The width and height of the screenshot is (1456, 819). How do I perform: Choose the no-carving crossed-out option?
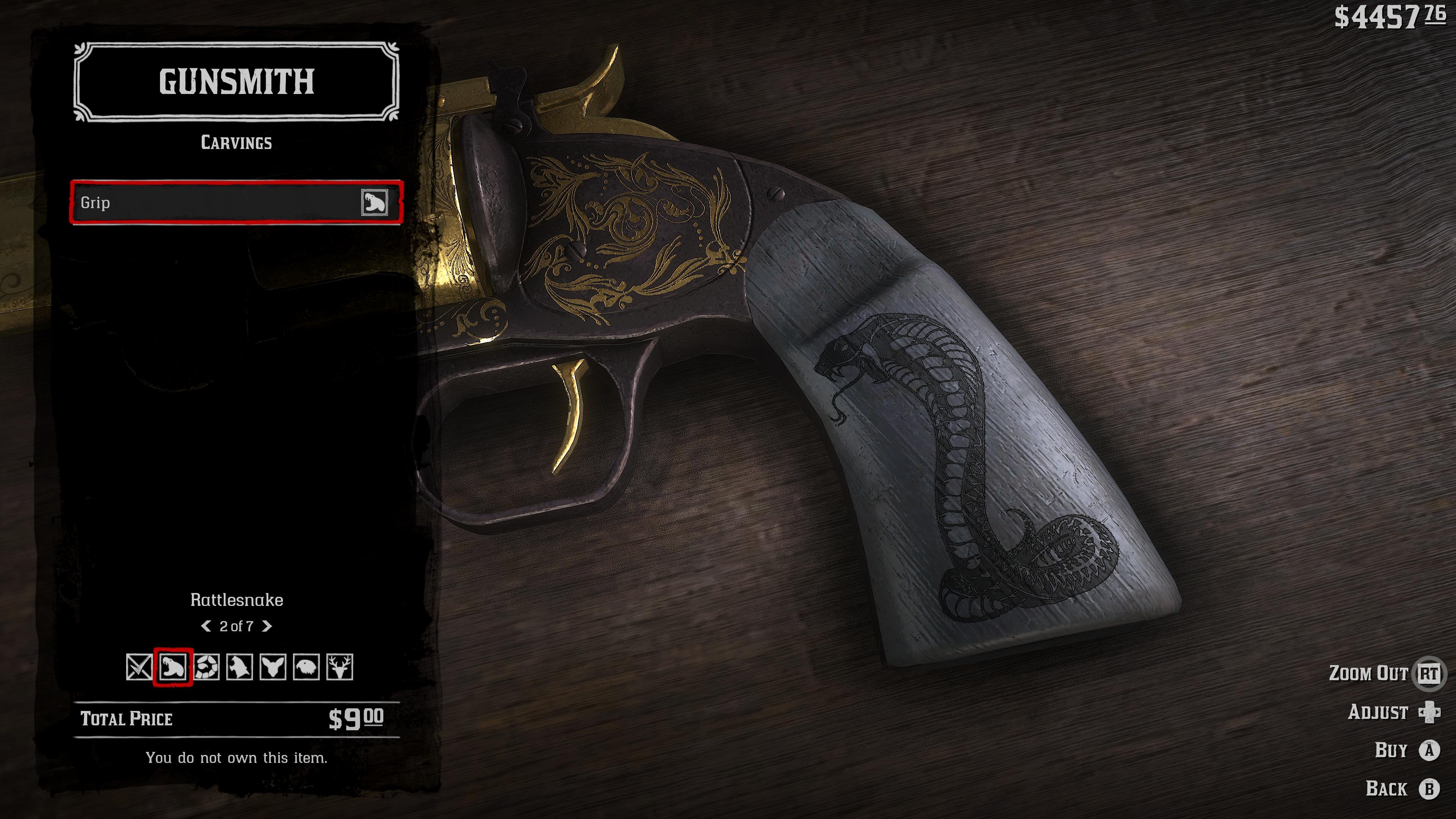point(139,667)
